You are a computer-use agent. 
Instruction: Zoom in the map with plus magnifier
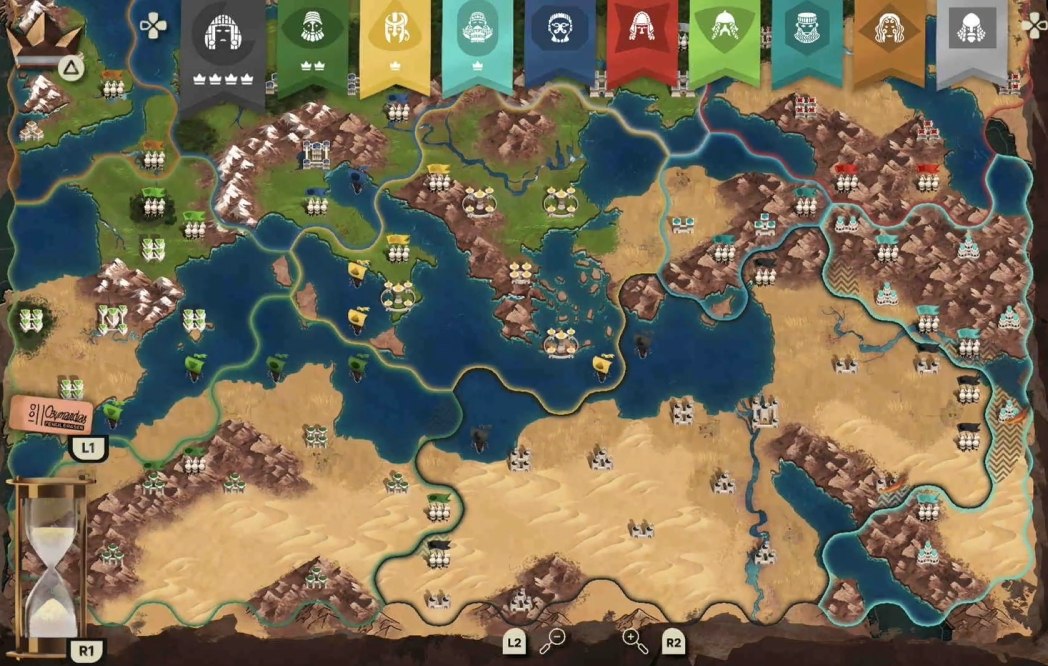point(635,641)
